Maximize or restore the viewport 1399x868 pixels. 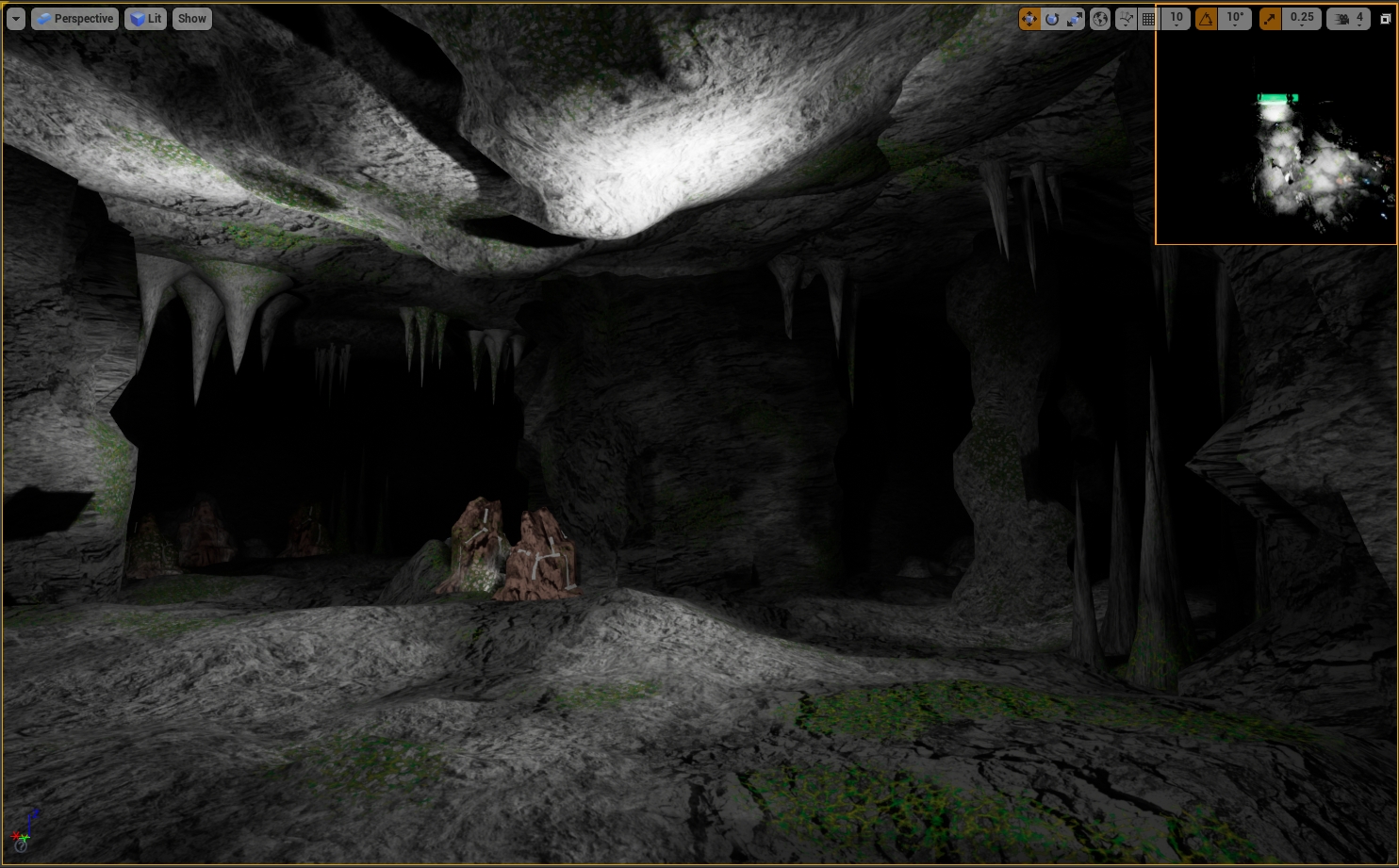tap(1386, 19)
